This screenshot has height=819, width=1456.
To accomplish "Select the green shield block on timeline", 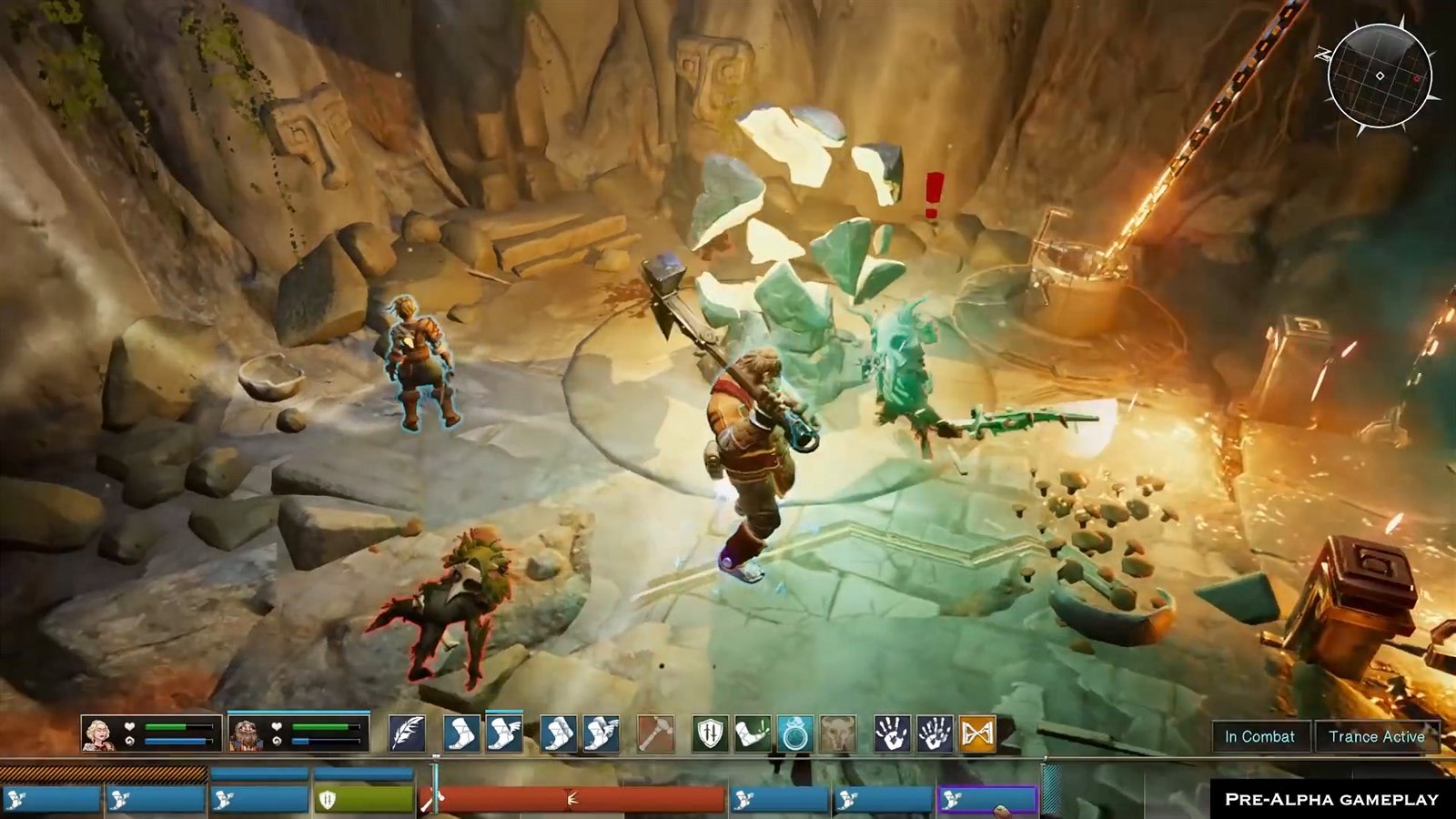I will (x=364, y=800).
